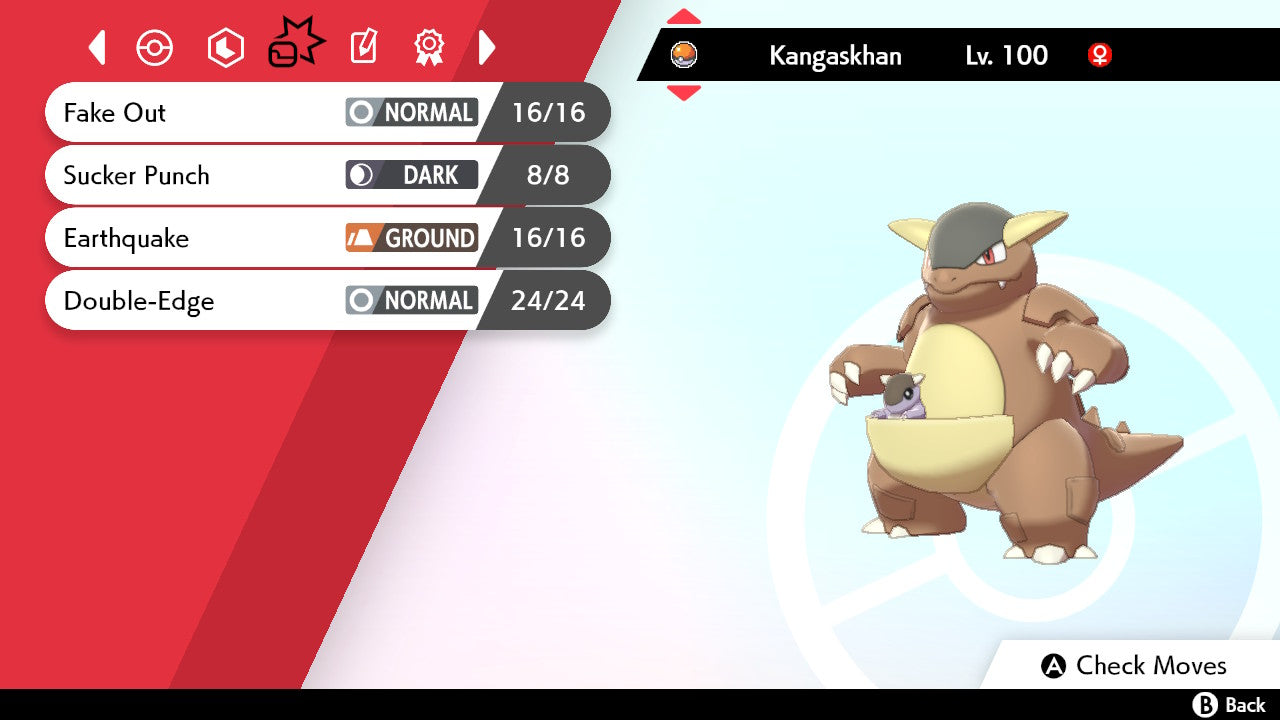Switch to the trainer memo tab
The height and width of the screenshot is (720, 1280).
(363, 47)
